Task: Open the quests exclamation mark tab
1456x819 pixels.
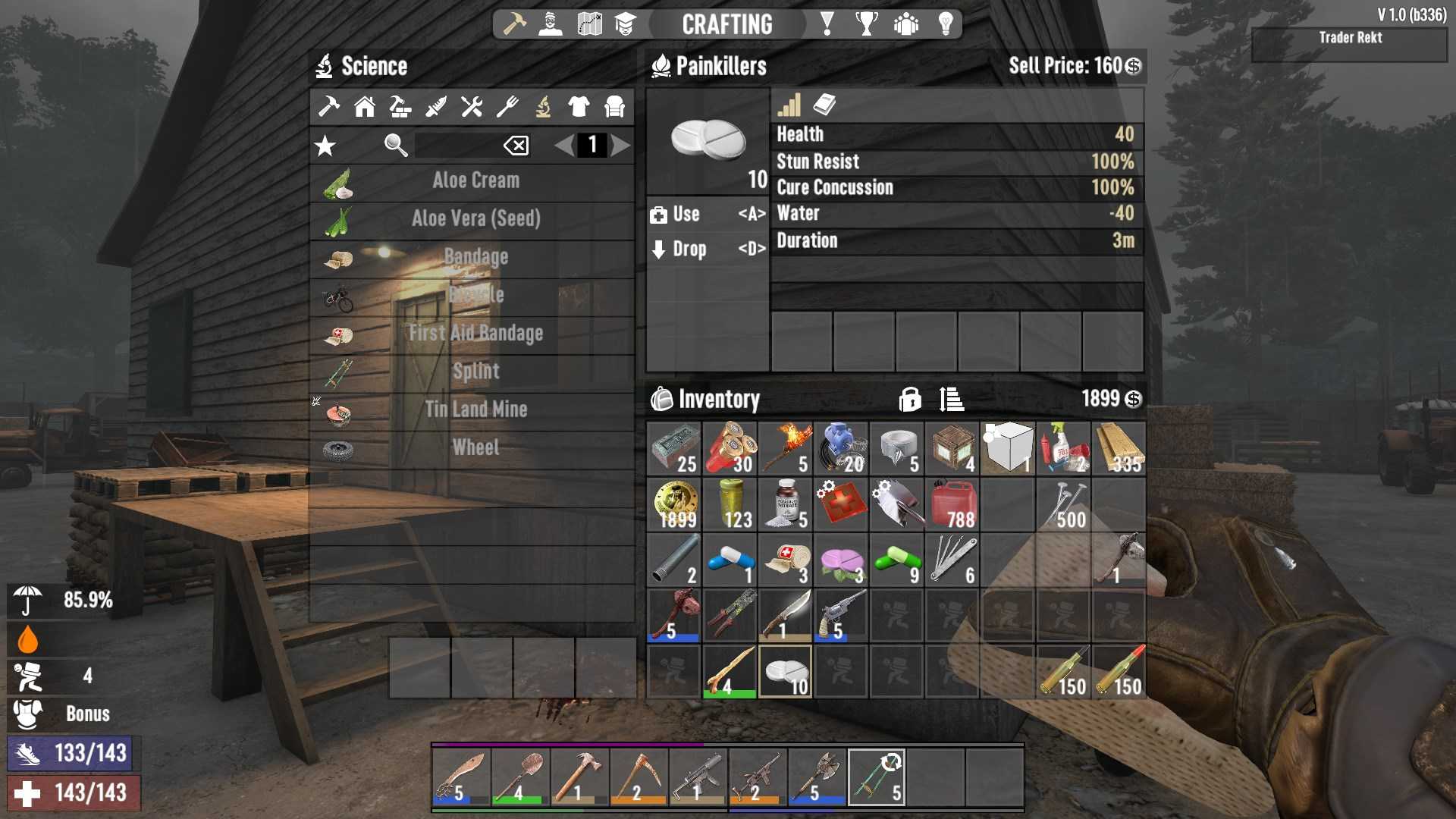Action: pyautogui.click(x=827, y=24)
